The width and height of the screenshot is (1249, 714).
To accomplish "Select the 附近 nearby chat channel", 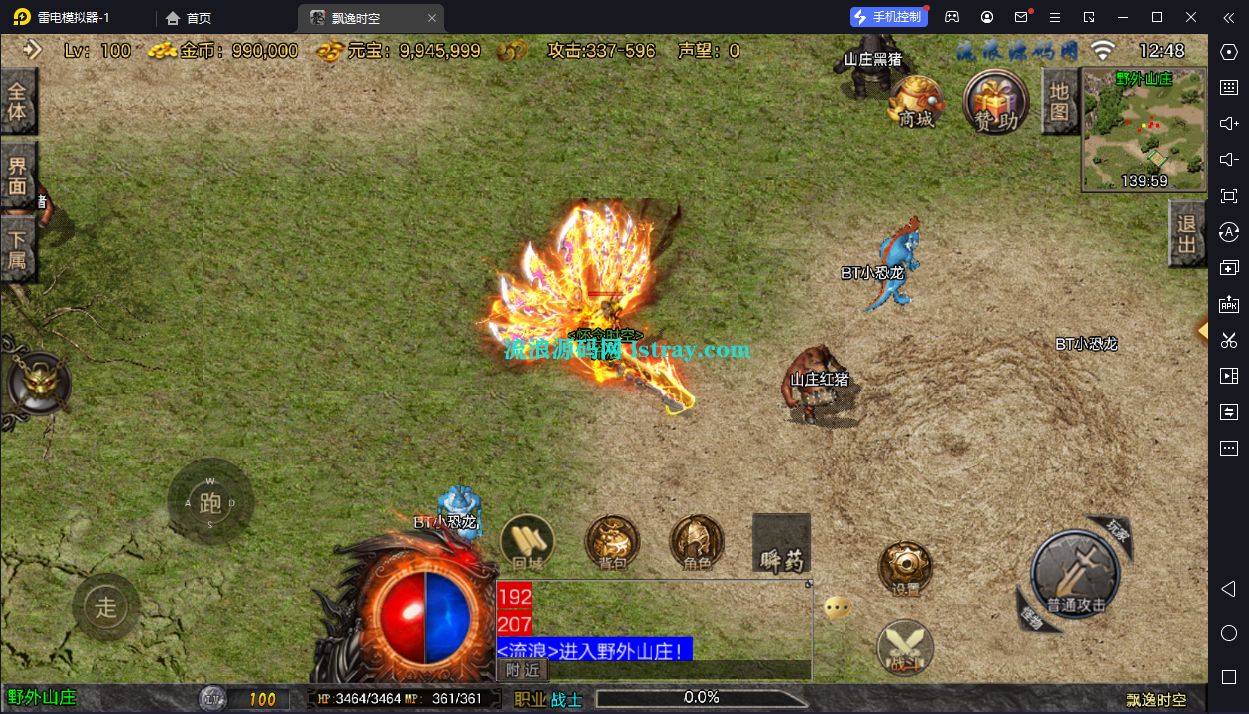I will (x=522, y=670).
